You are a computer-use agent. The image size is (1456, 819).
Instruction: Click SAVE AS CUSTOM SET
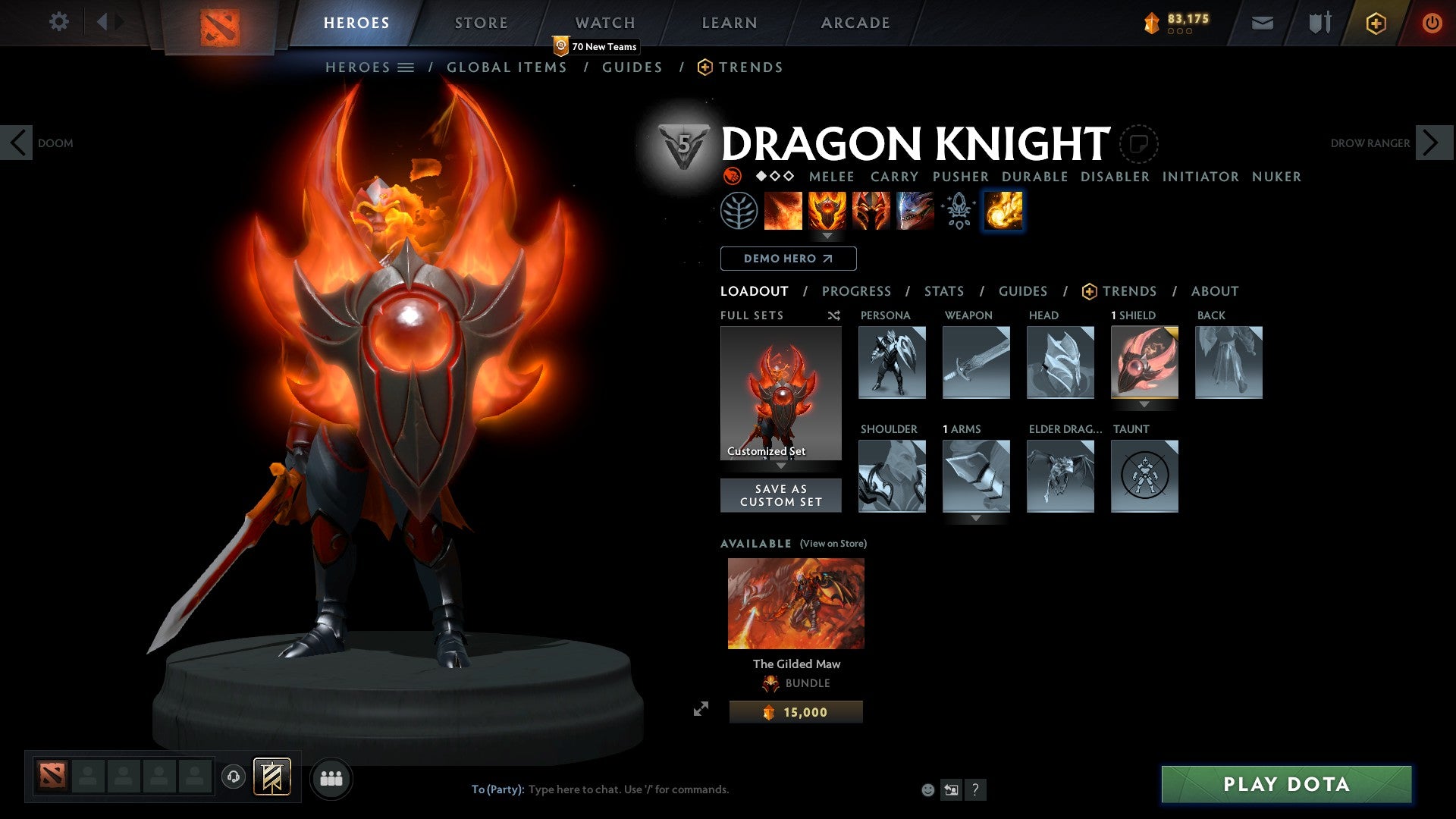click(781, 494)
